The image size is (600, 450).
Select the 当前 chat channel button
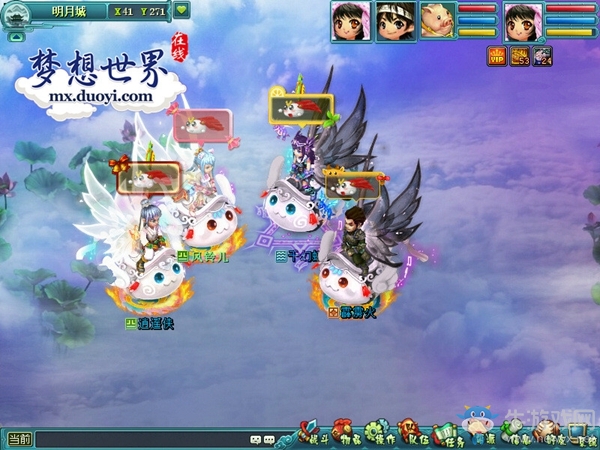(19, 439)
